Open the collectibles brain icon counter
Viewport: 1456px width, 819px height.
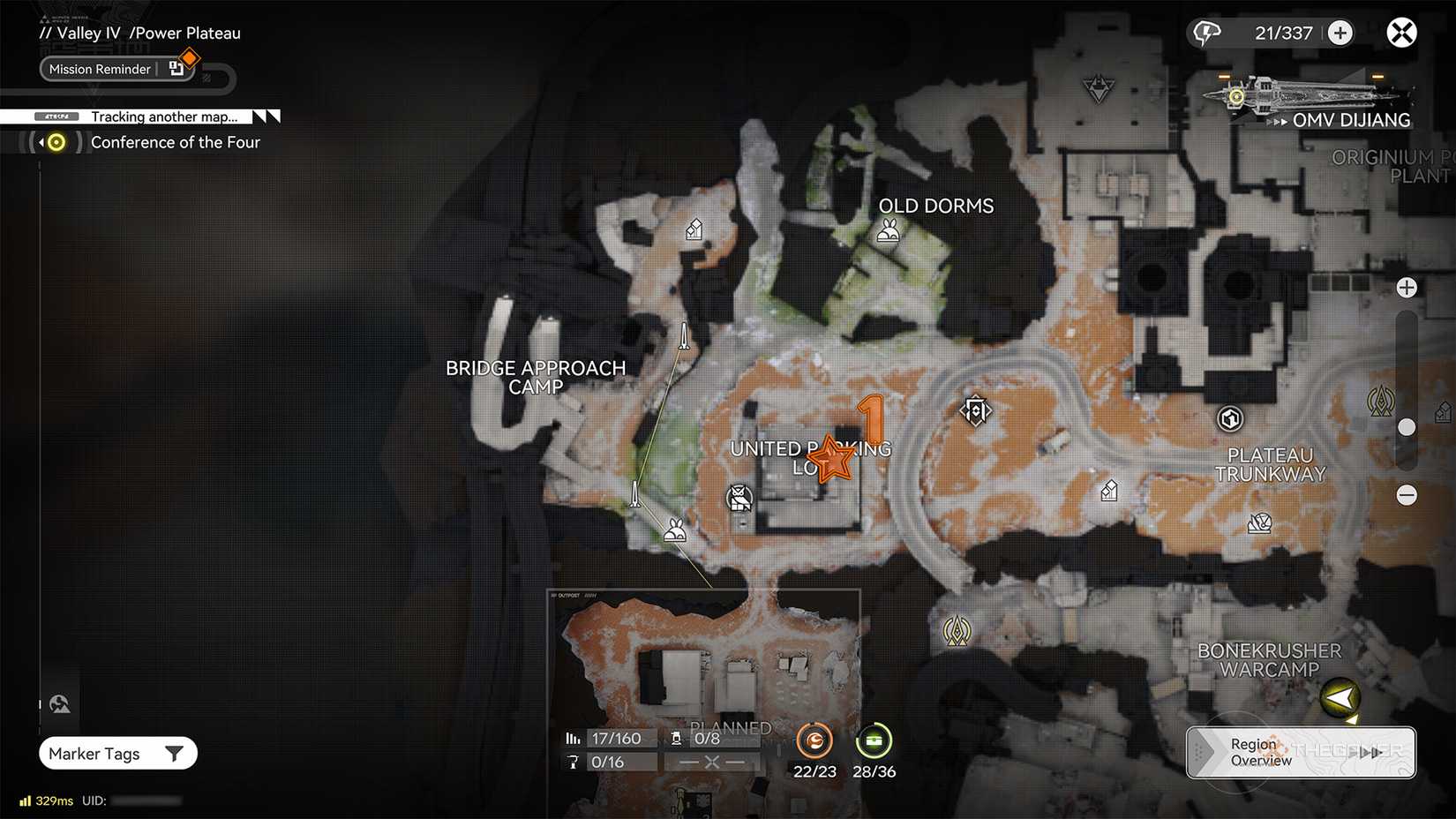pos(1205,32)
